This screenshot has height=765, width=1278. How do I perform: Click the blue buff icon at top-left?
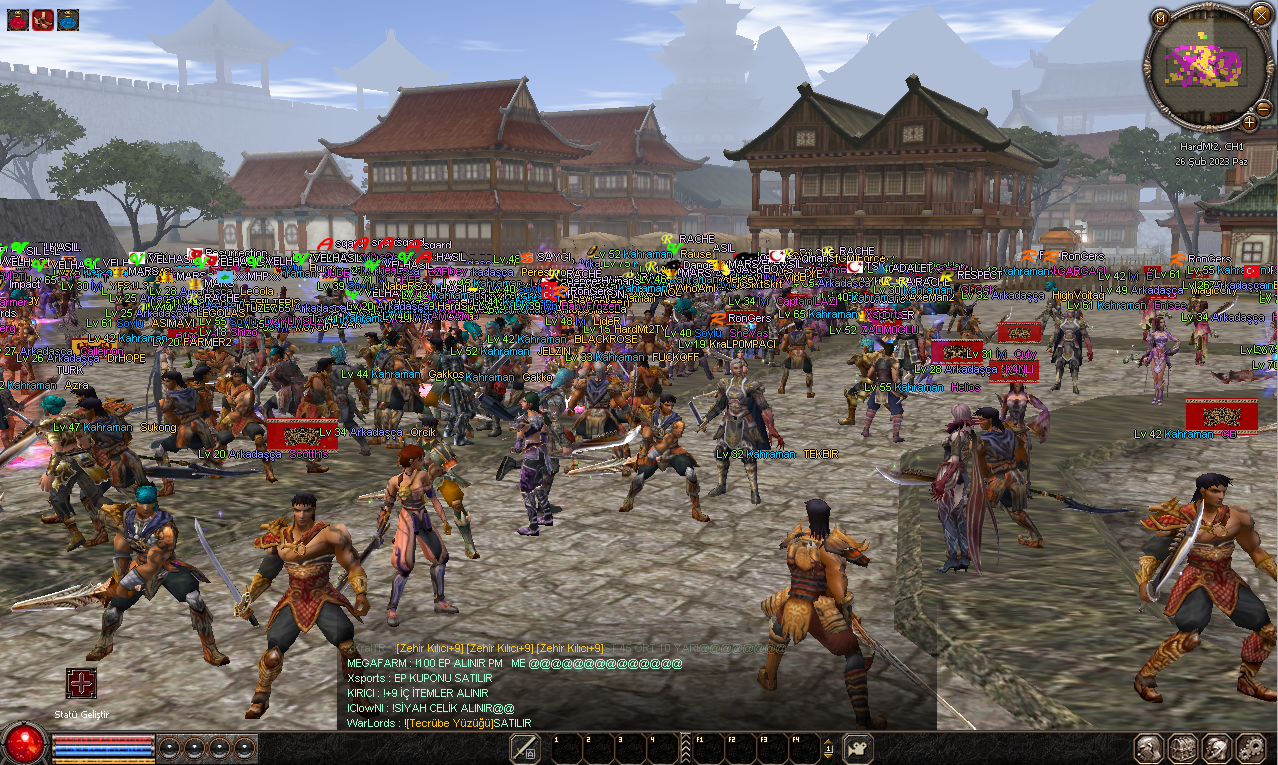(68, 19)
